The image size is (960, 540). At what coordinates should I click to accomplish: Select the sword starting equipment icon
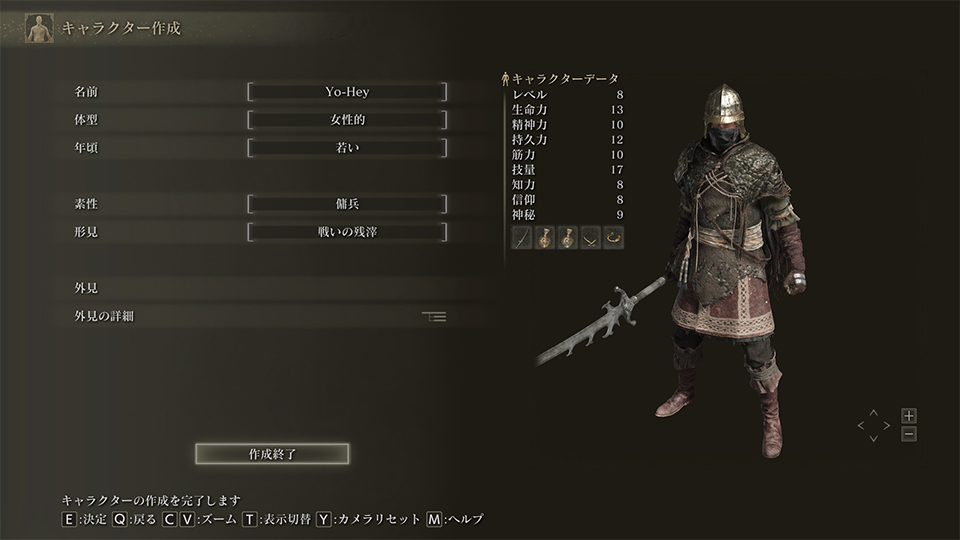(522, 238)
